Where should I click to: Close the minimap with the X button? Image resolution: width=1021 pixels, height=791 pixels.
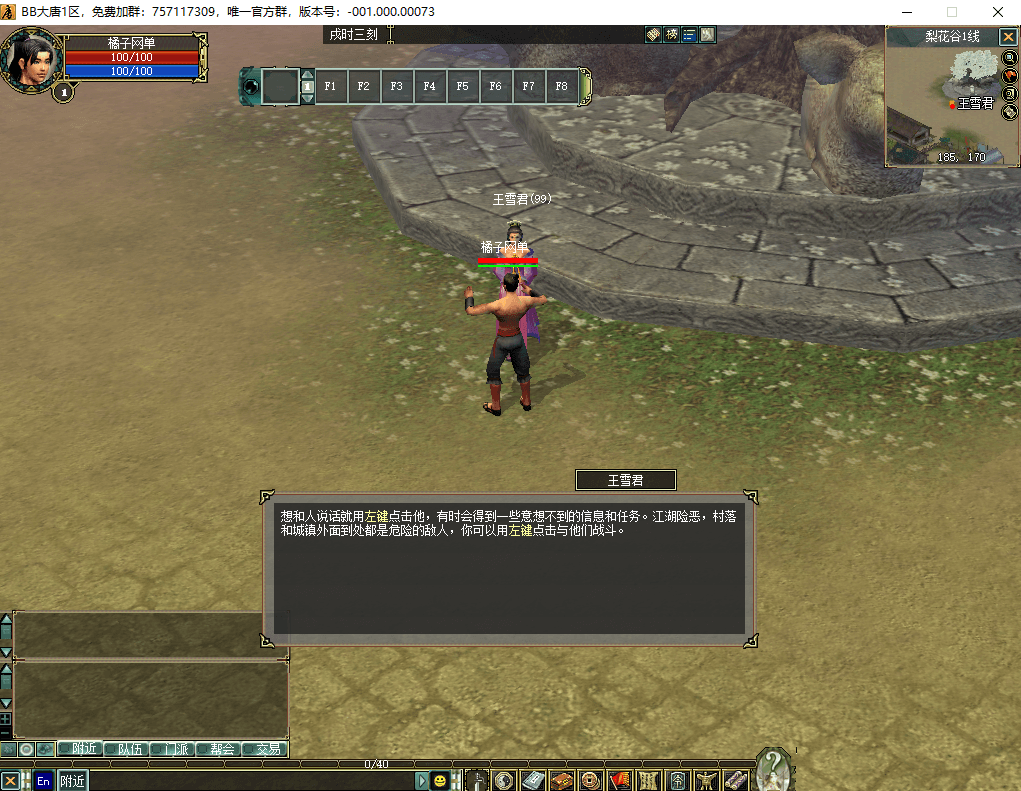[1008, 36]
